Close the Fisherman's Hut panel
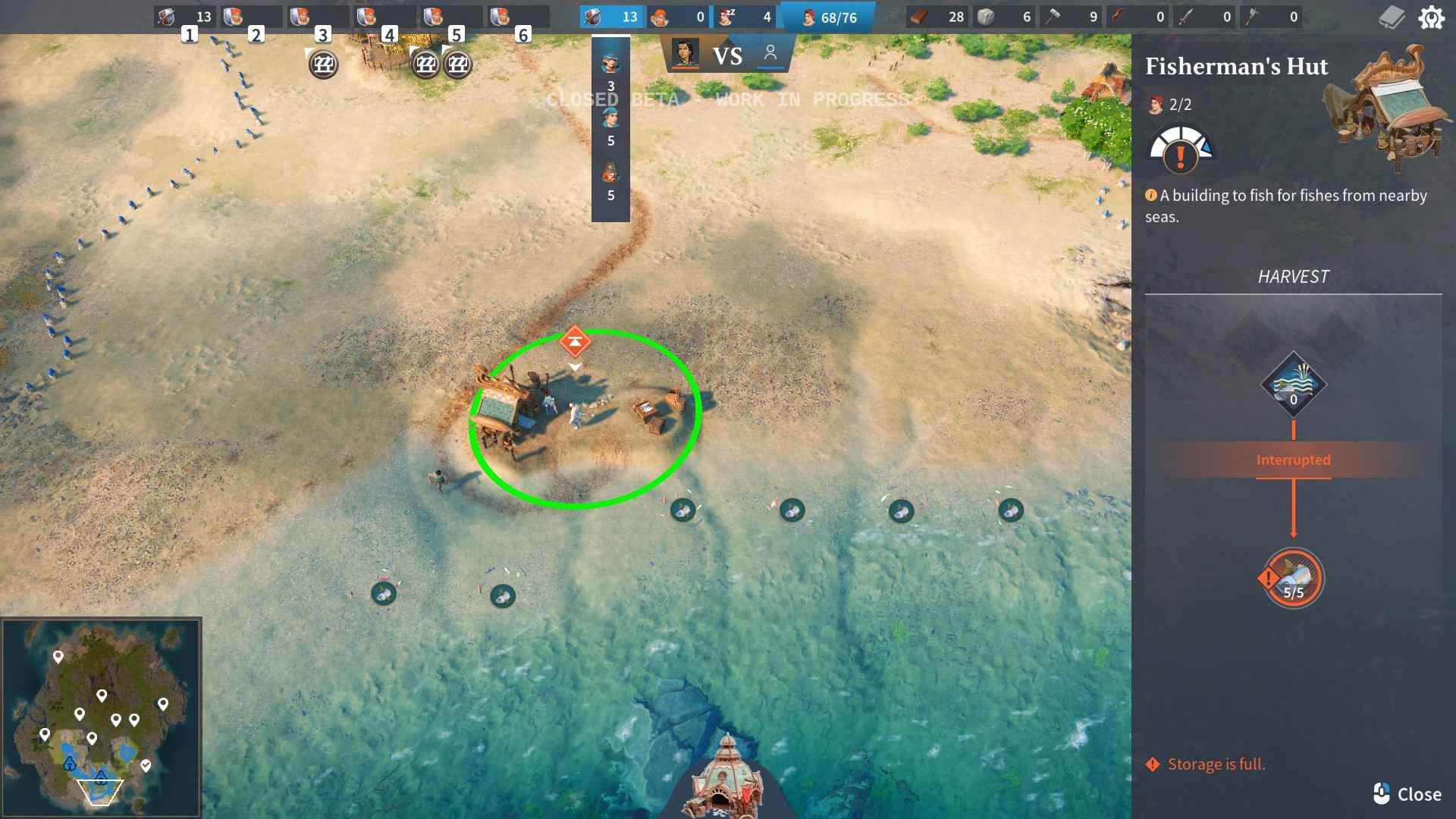This screenshot has width=1456, height=819. coord(1407,794)
